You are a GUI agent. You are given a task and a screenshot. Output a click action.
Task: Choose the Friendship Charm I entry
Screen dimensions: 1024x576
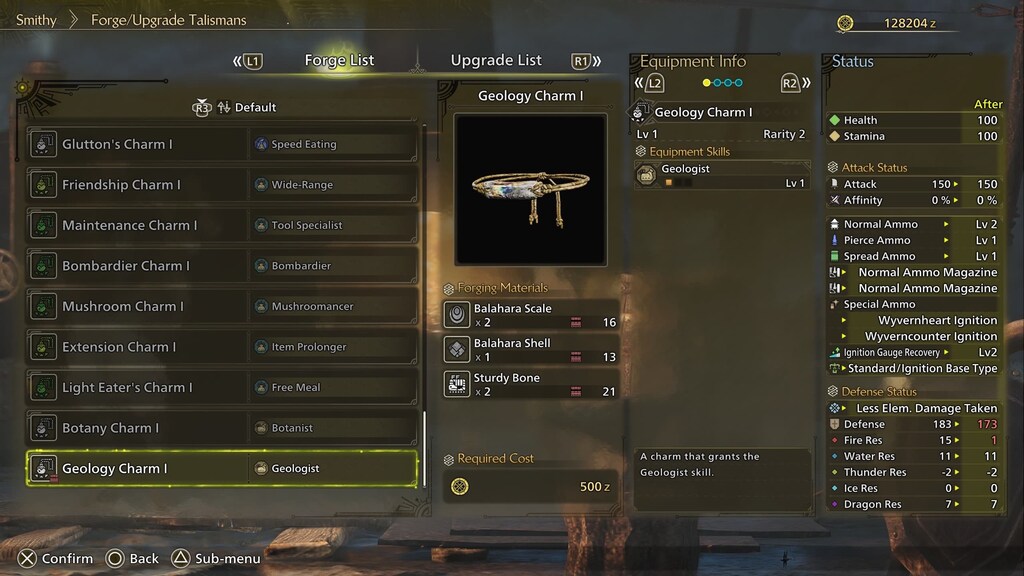click(x=222, y=185)
